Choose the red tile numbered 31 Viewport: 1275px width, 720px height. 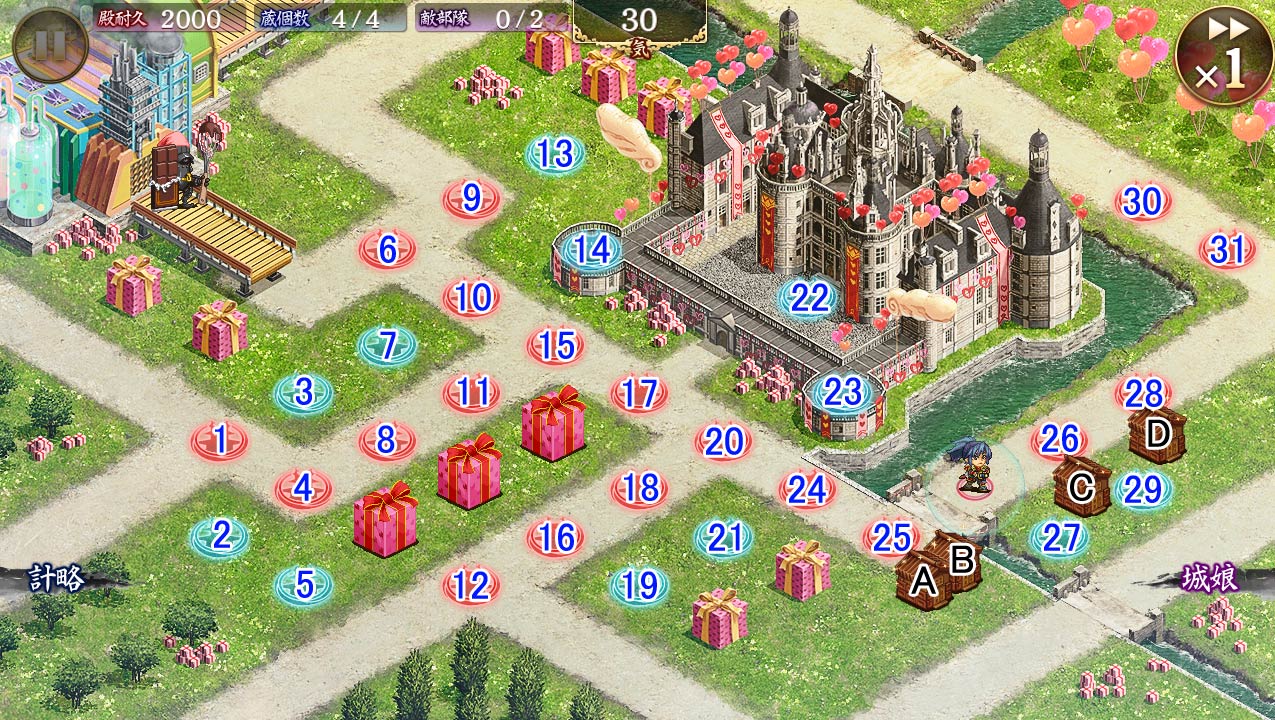tap(1227, 250)
